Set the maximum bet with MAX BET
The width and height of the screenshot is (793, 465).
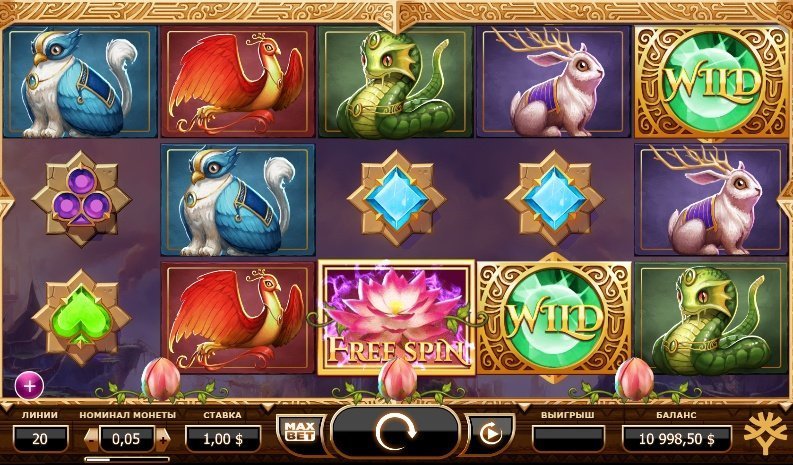click(x=296, y=431)
